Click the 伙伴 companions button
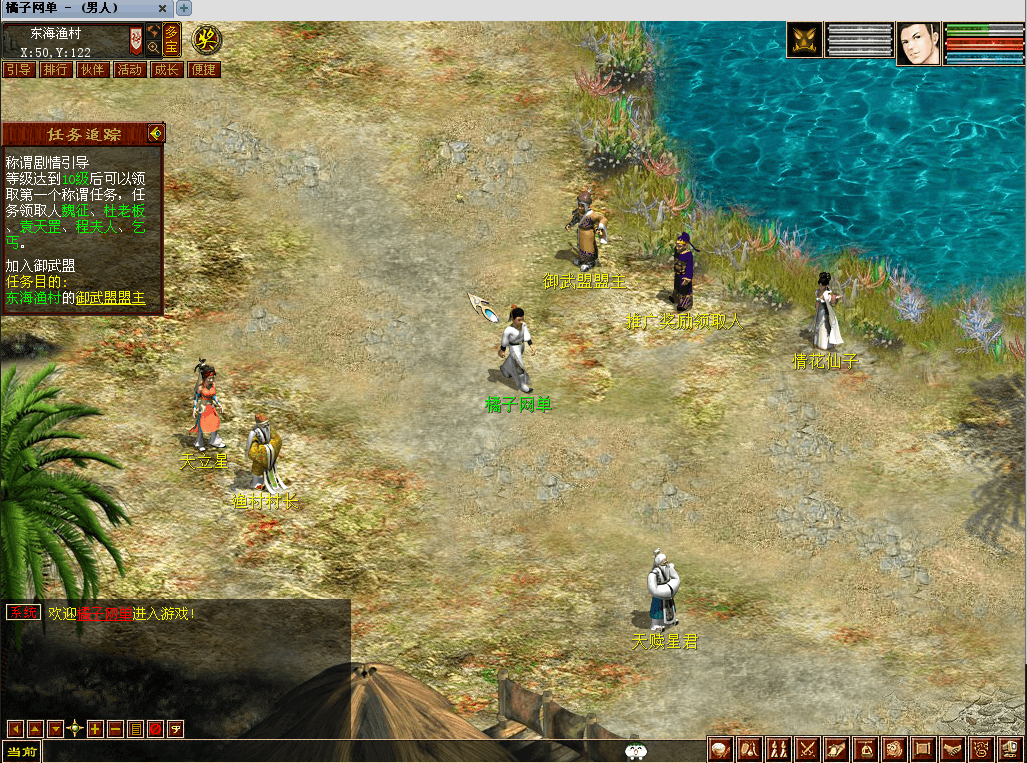Viewport: 1027px width, 763px height. coord(93,70)
